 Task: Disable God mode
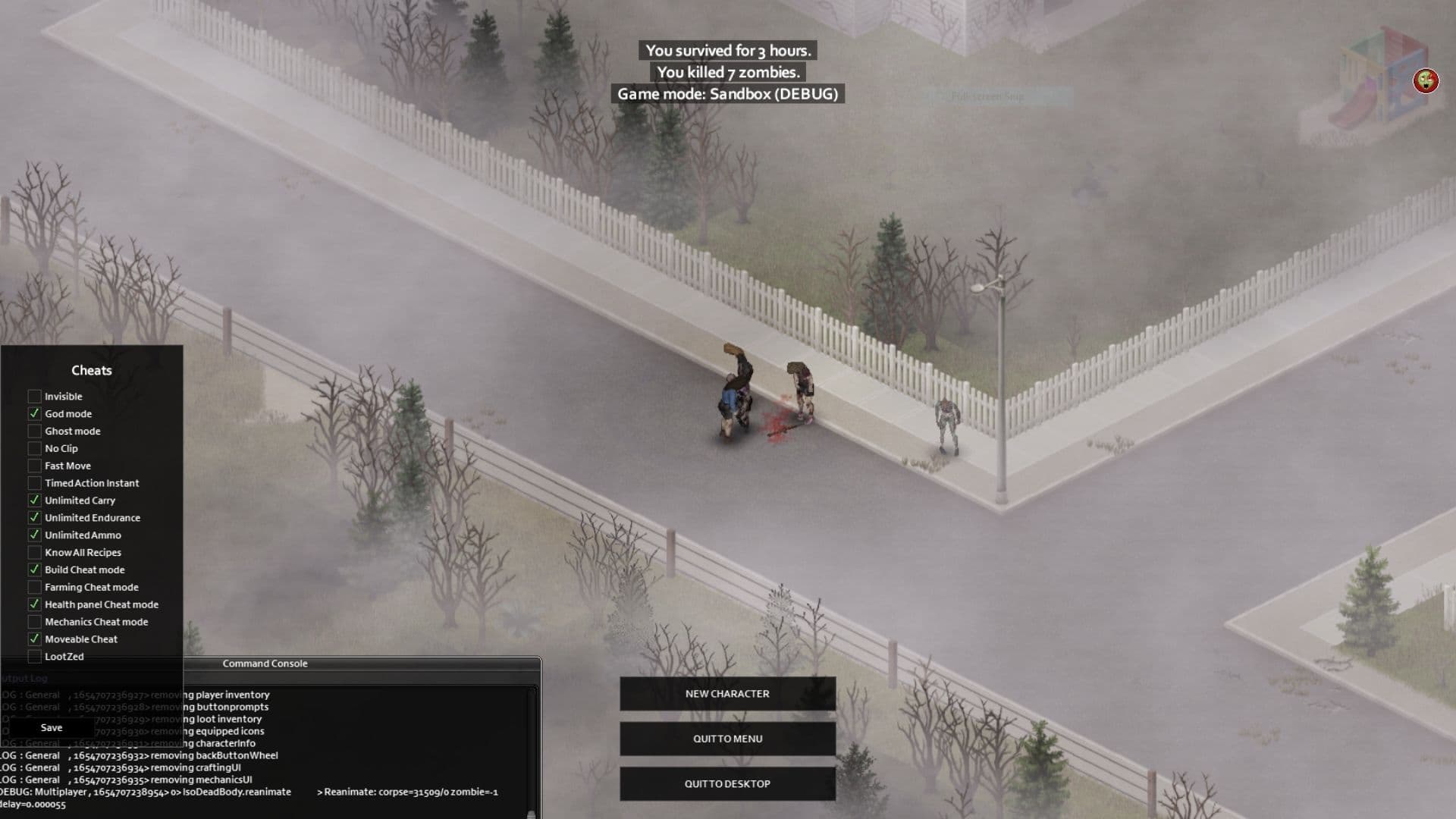[x=35, y=413]
